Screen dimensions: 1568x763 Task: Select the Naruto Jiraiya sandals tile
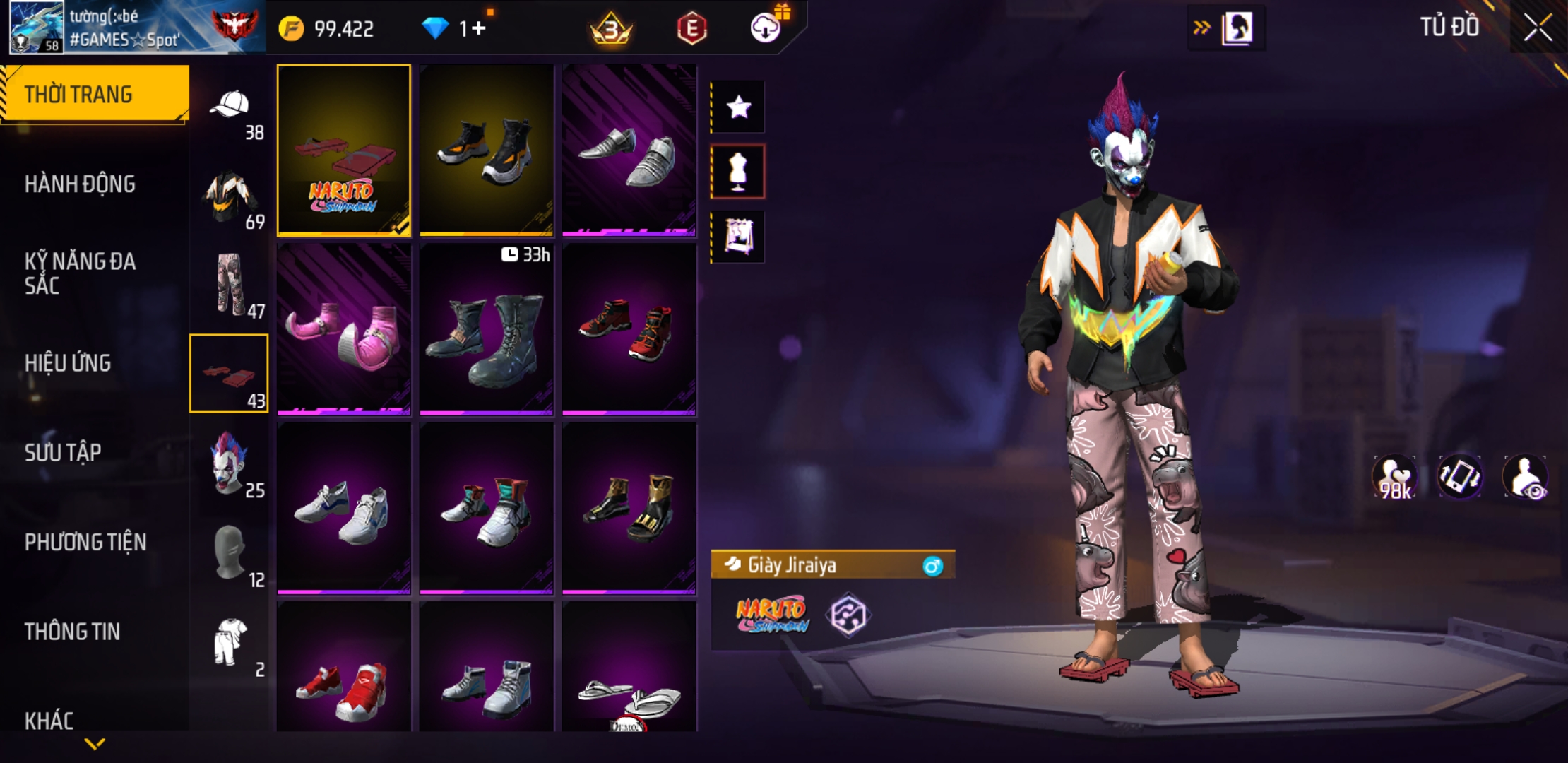click(x=344, y=150)
